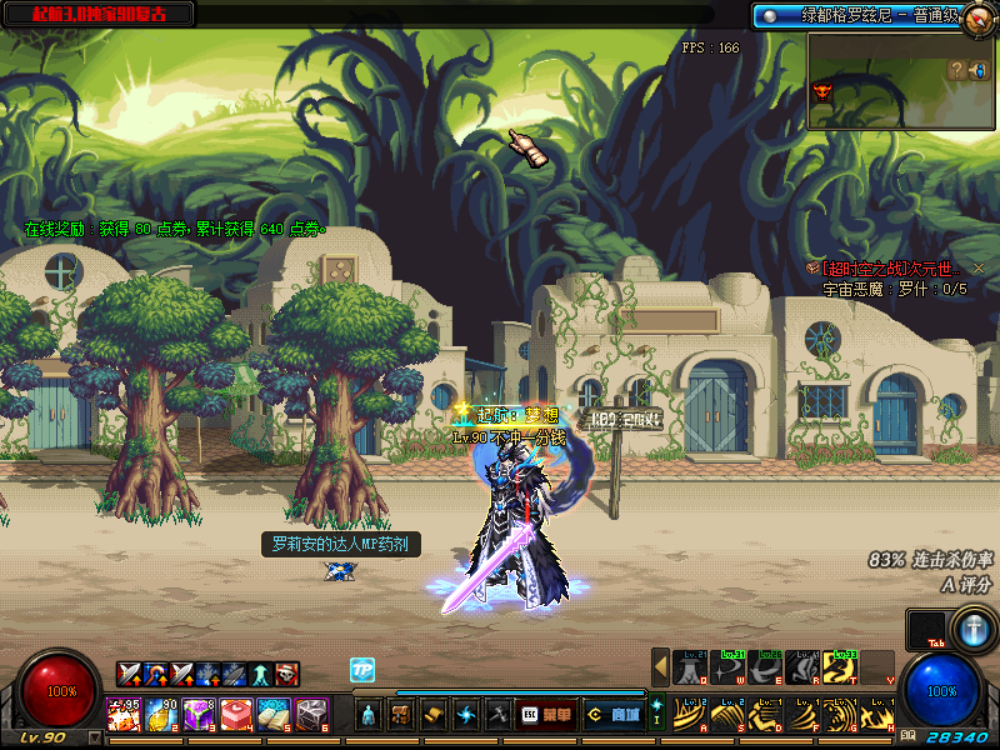Use the pink cake item in slot 4
Screen dimensions: 1000x750
pyautogui.click(x=236, y=714)
